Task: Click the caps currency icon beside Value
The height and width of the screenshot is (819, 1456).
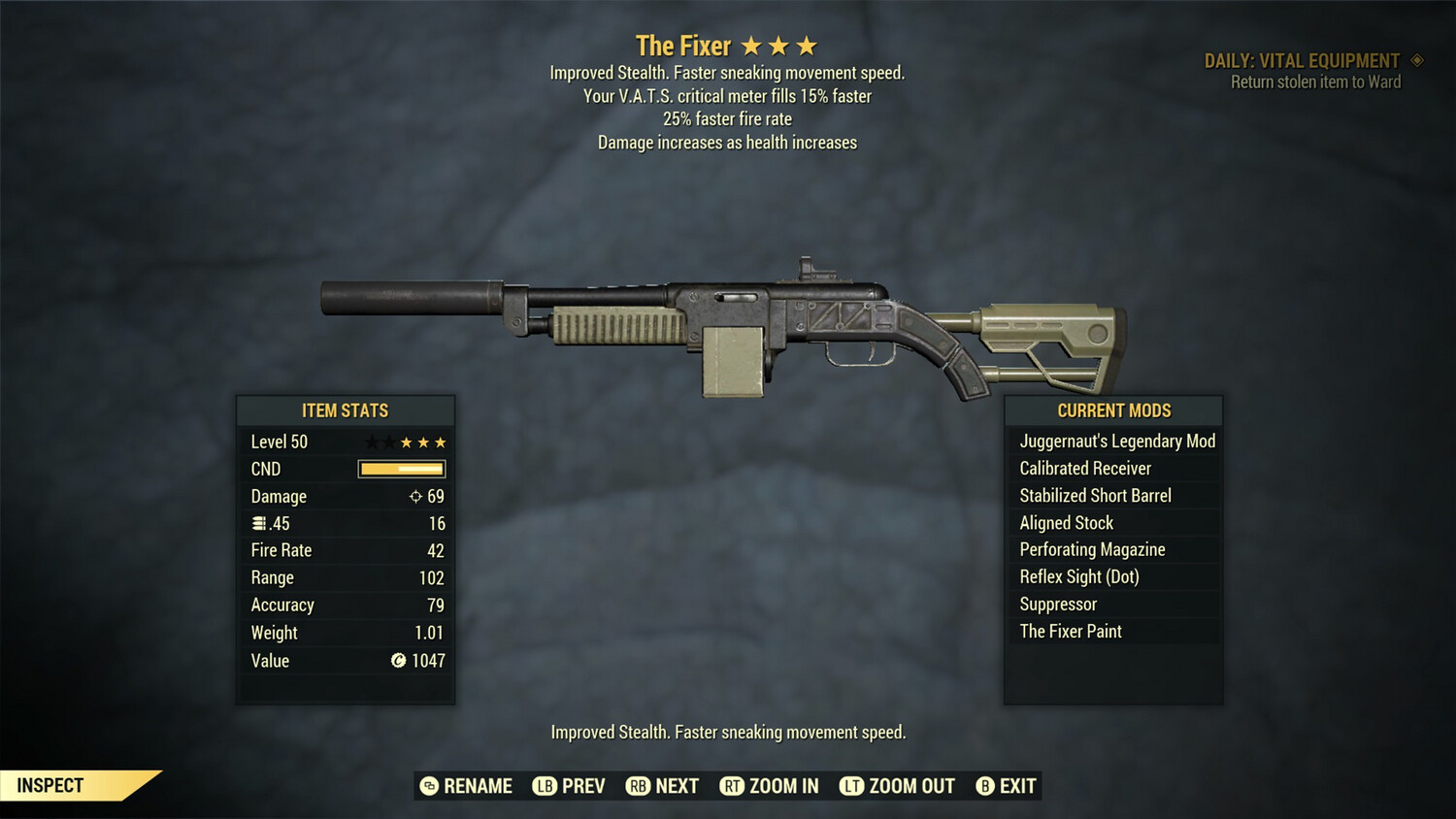Action: [397, 661]
